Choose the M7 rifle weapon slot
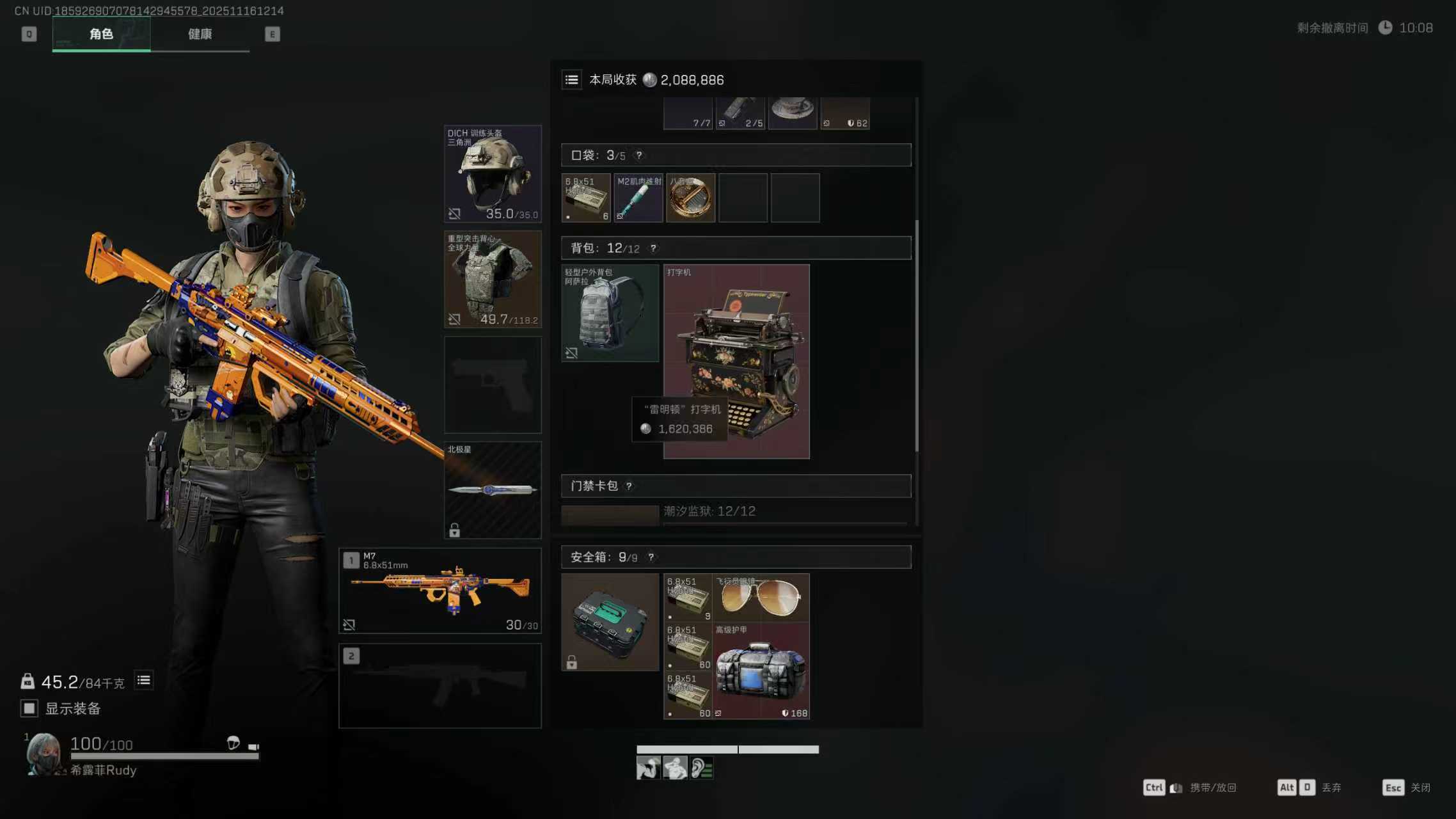Screen dimensions: 1456x819 point(440,591)
